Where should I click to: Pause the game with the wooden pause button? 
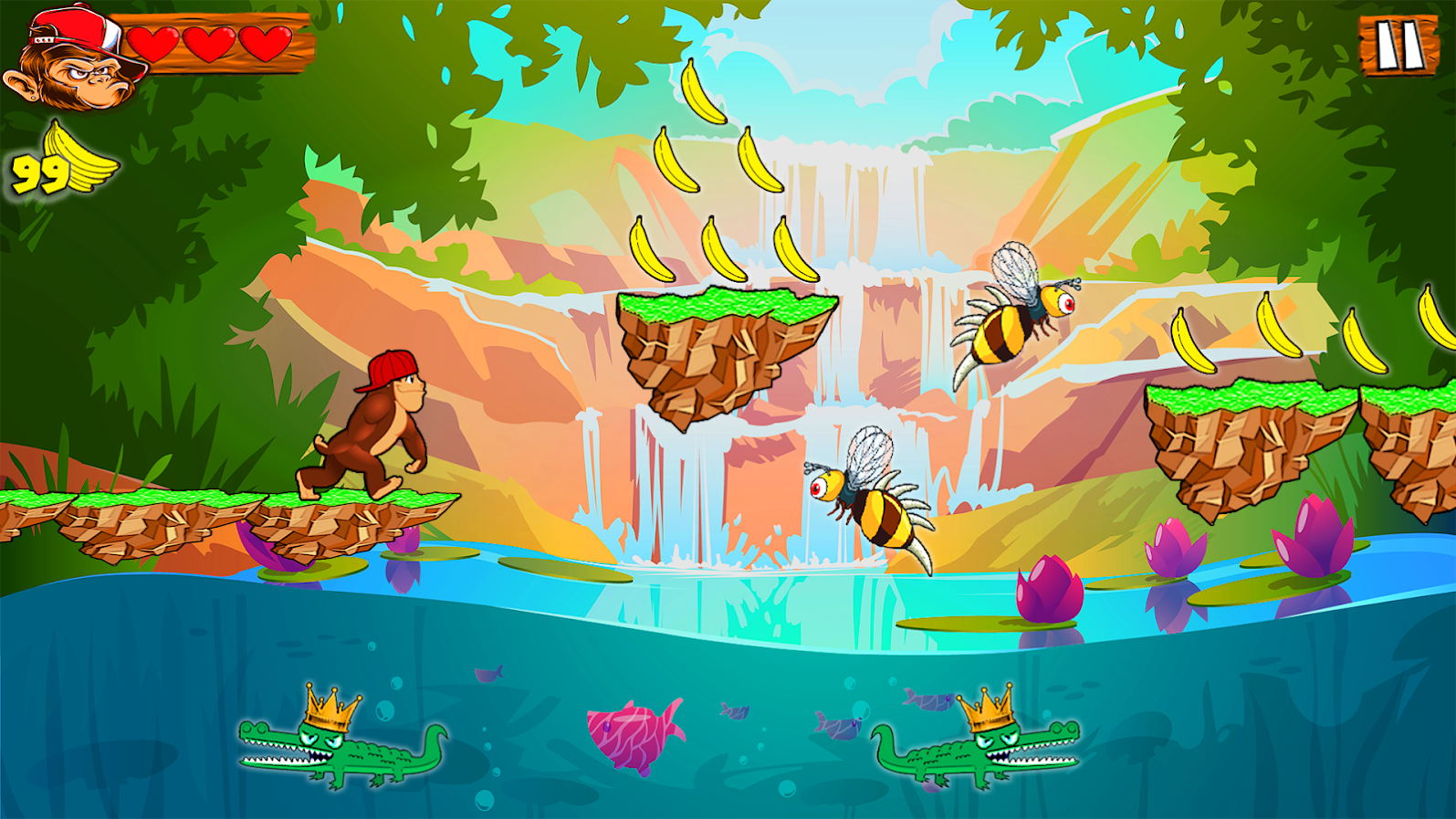[x=1395, y=46]
